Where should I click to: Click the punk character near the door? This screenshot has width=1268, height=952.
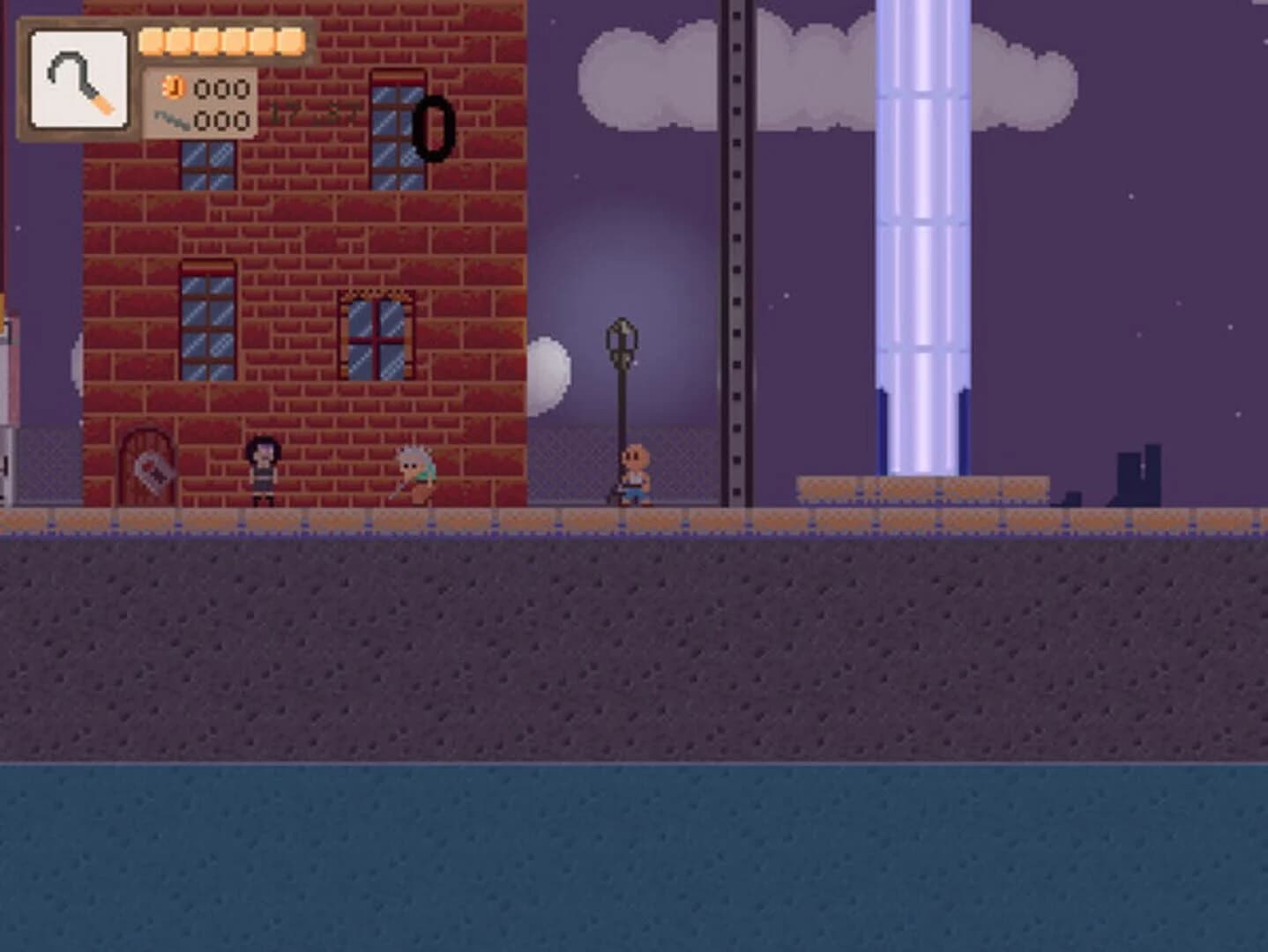tap(262, 472)
